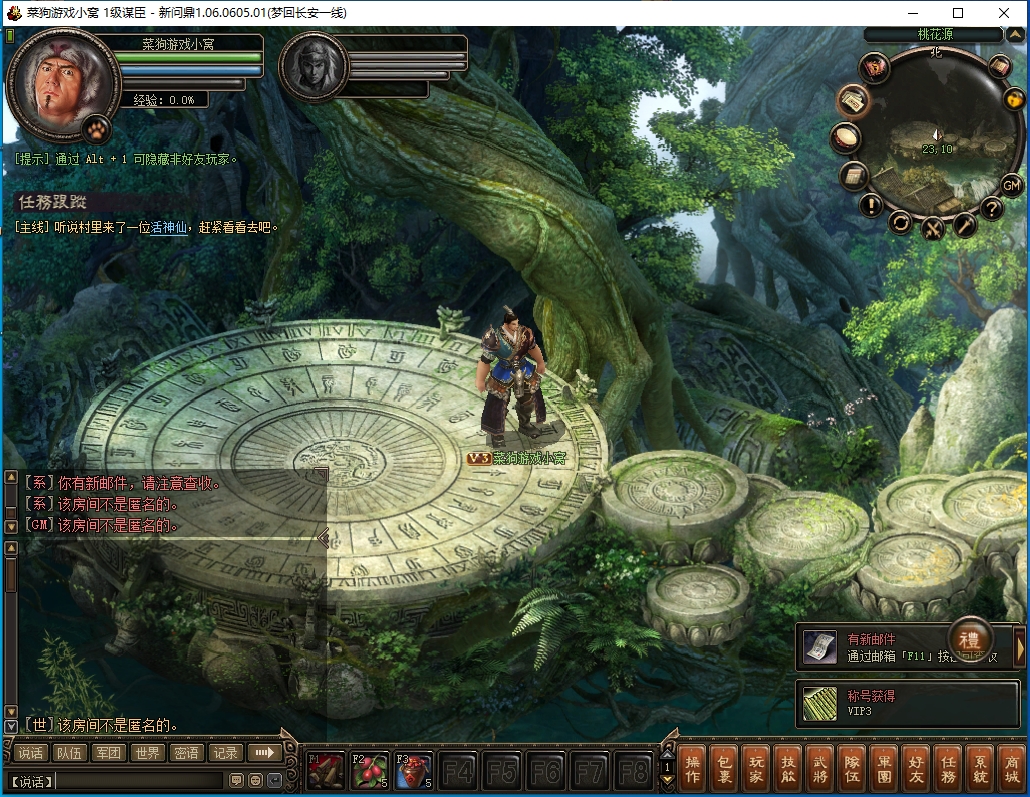
Task: Use the F2 red berries hotbar item
Action: click(370, 770)
